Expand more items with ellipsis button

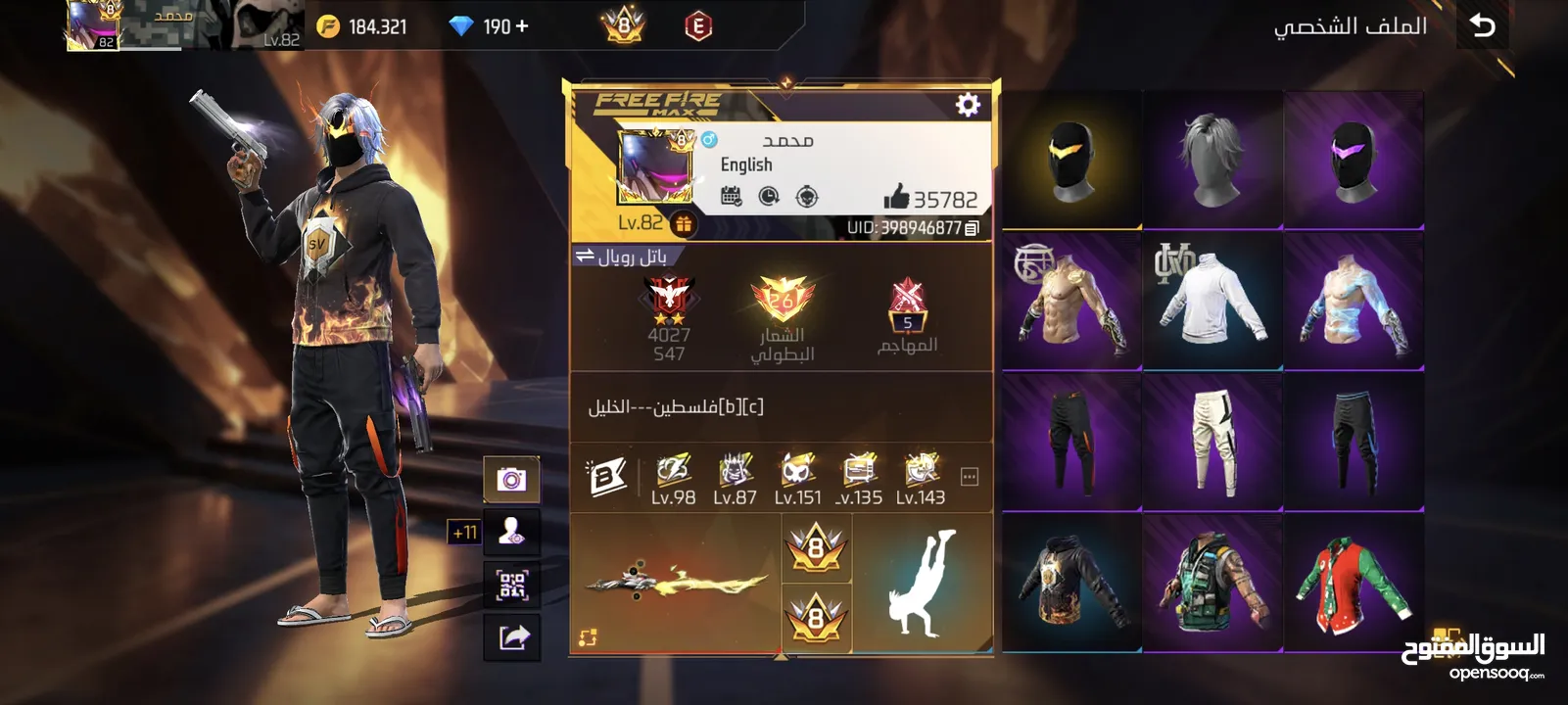point(970,477)
